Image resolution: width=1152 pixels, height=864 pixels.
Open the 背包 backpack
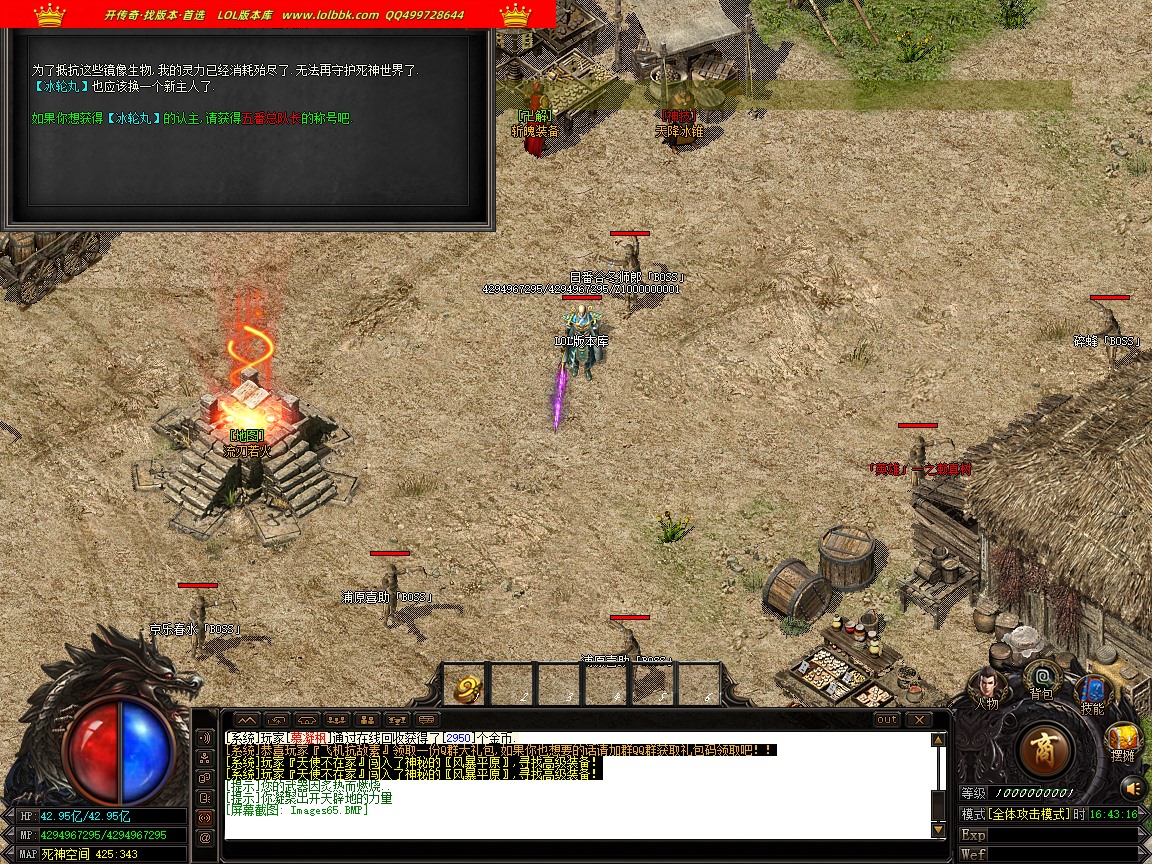(x=1042, y=677)
